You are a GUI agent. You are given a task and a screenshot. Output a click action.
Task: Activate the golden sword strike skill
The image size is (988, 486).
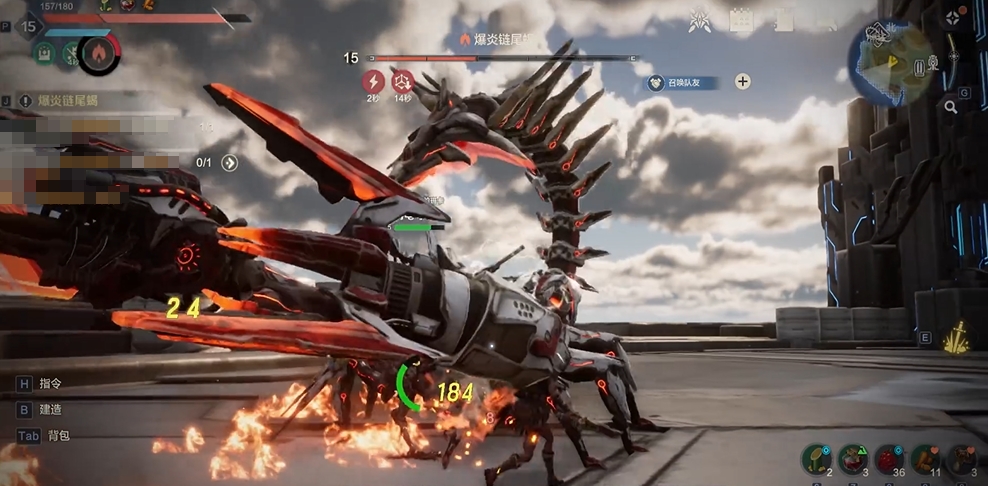960,338
